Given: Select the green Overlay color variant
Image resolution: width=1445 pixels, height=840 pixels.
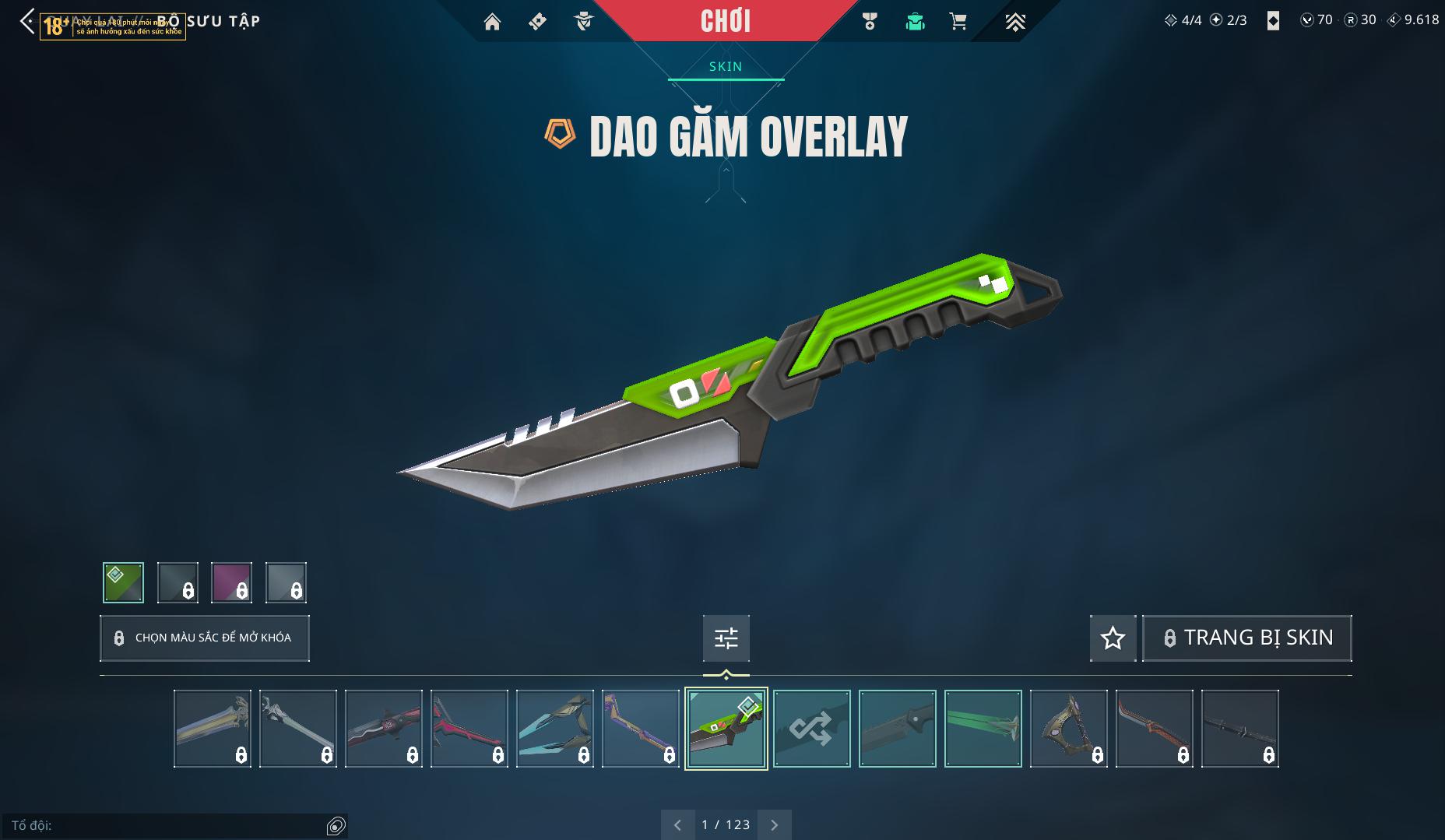Looking at the screenshot, I should pyautogui.click(x=123, y=582).
